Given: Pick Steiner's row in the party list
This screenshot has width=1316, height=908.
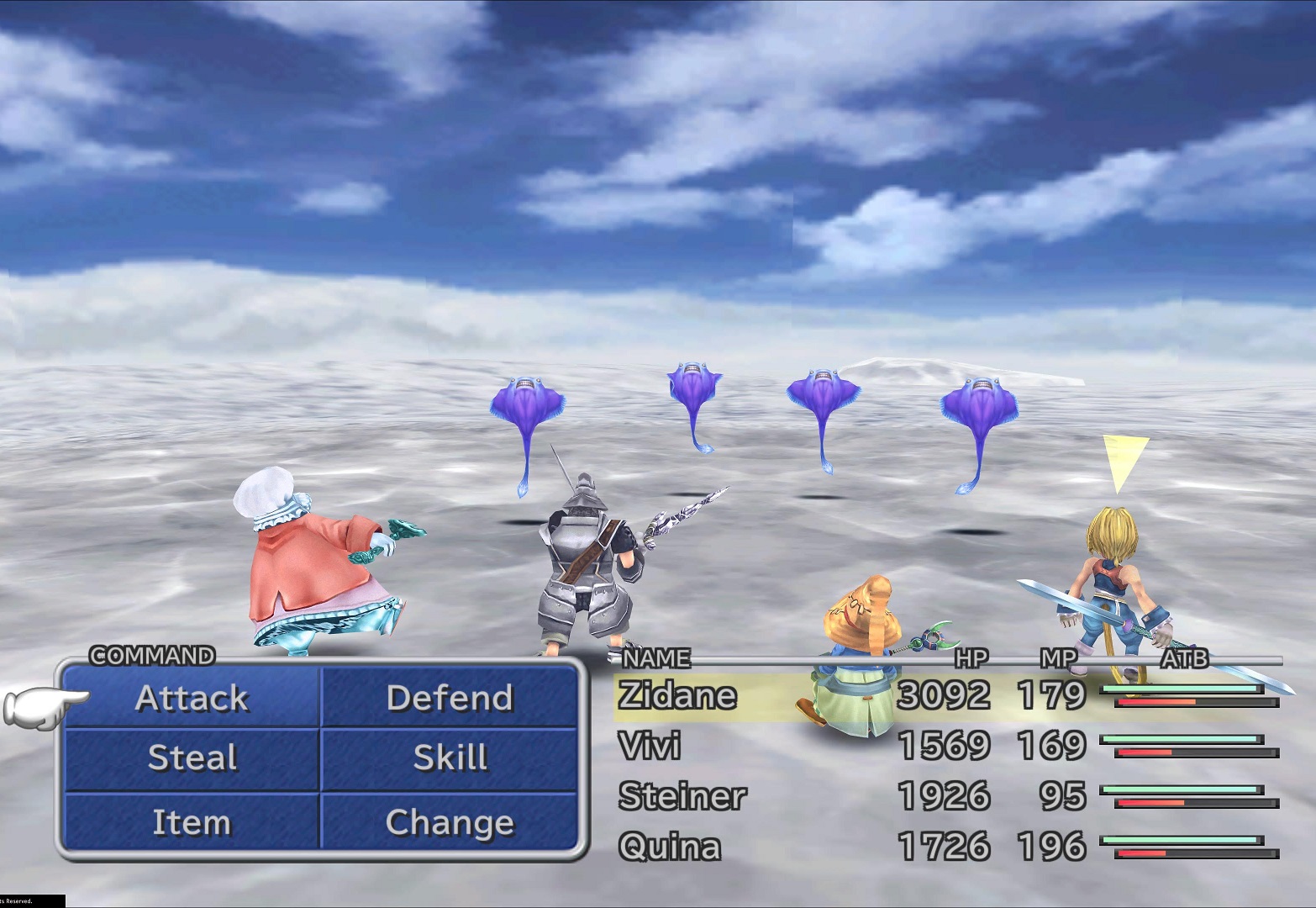Looking at the screenshot, I should [x=682, y=797].
